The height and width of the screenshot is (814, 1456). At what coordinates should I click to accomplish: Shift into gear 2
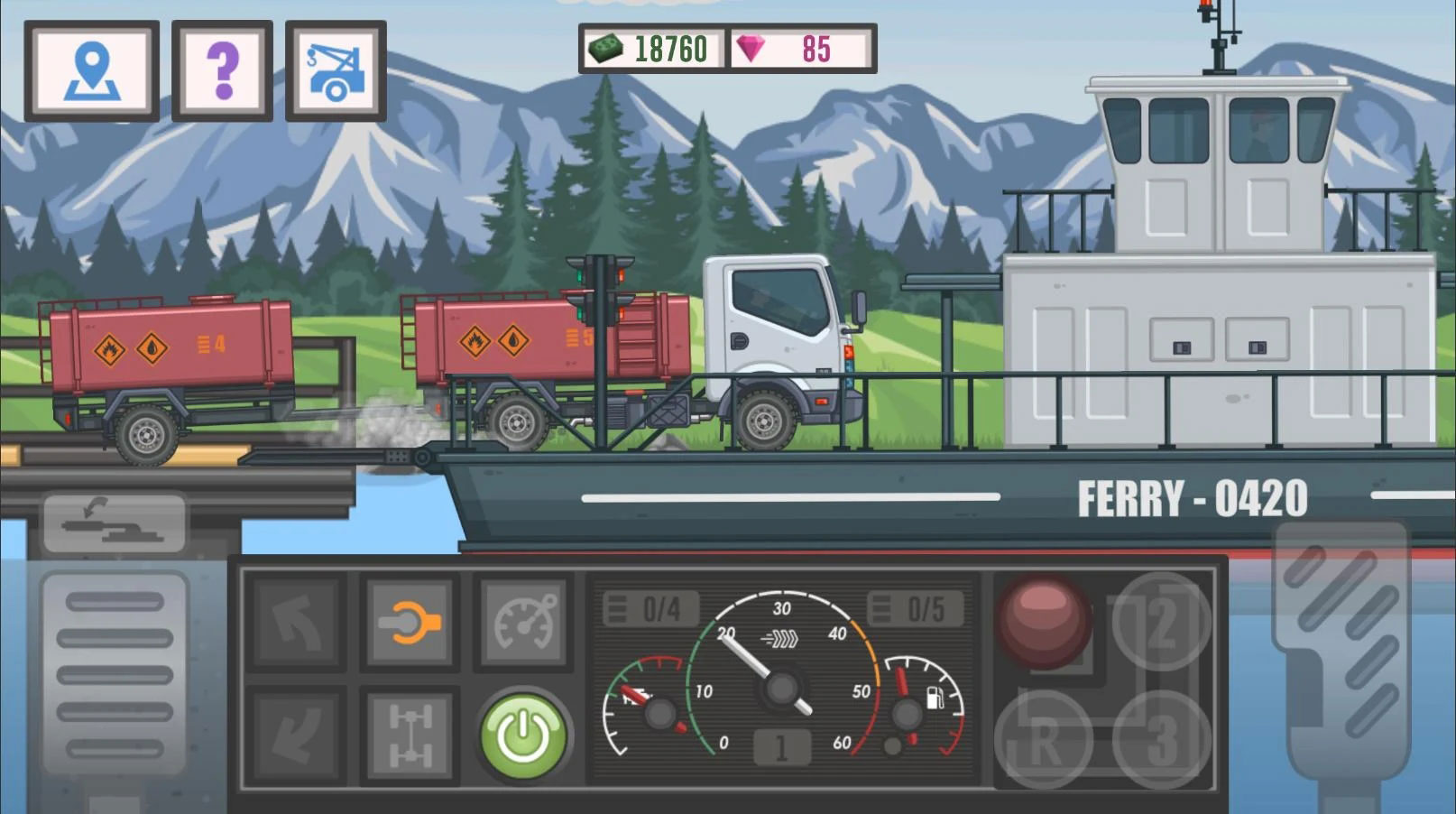coord(1161,622)
